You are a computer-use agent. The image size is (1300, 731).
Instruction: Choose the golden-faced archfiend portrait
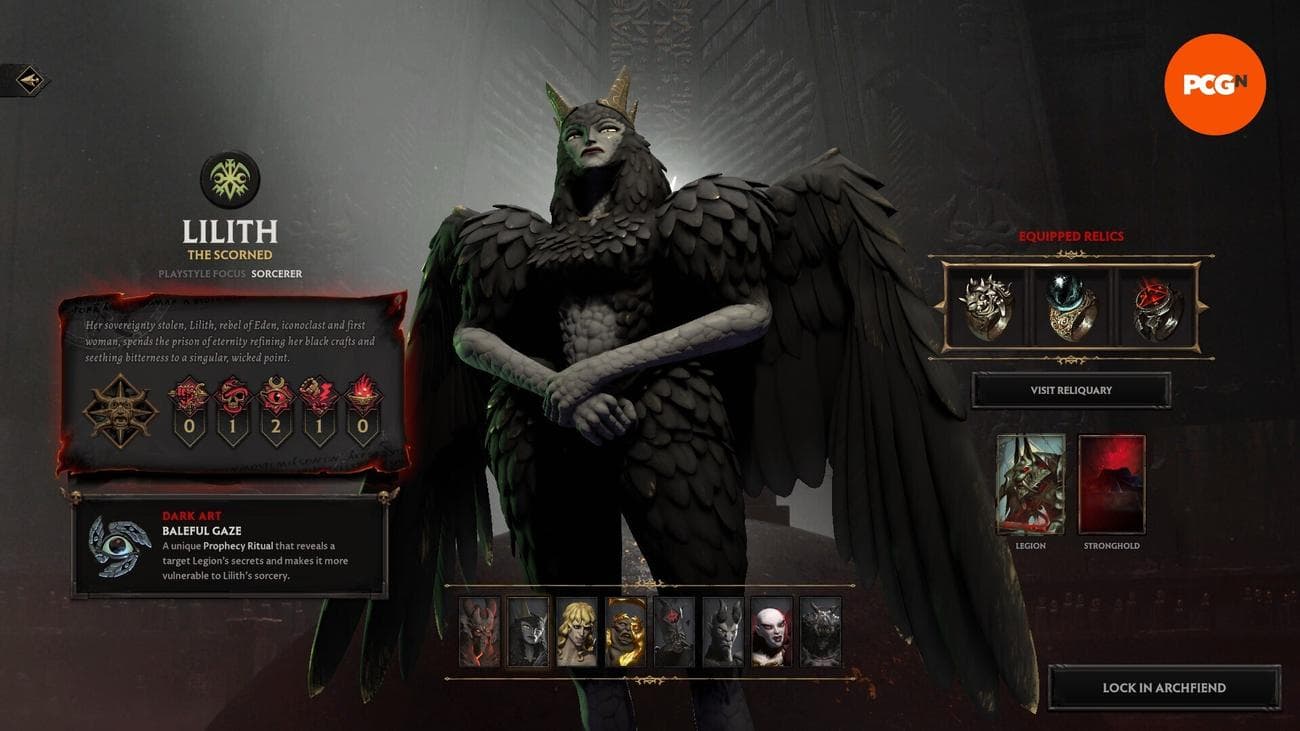[626, 632]
